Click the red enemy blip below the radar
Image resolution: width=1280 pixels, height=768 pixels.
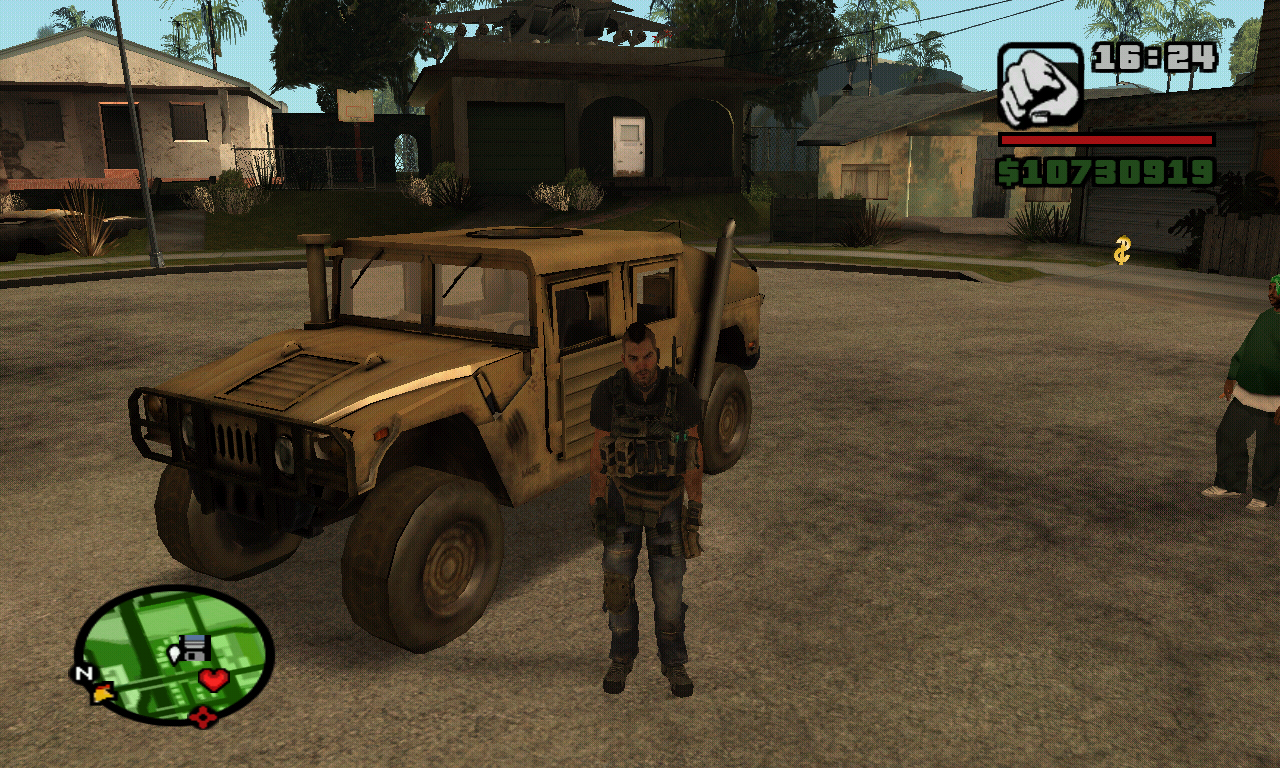[x=204, y=716]
